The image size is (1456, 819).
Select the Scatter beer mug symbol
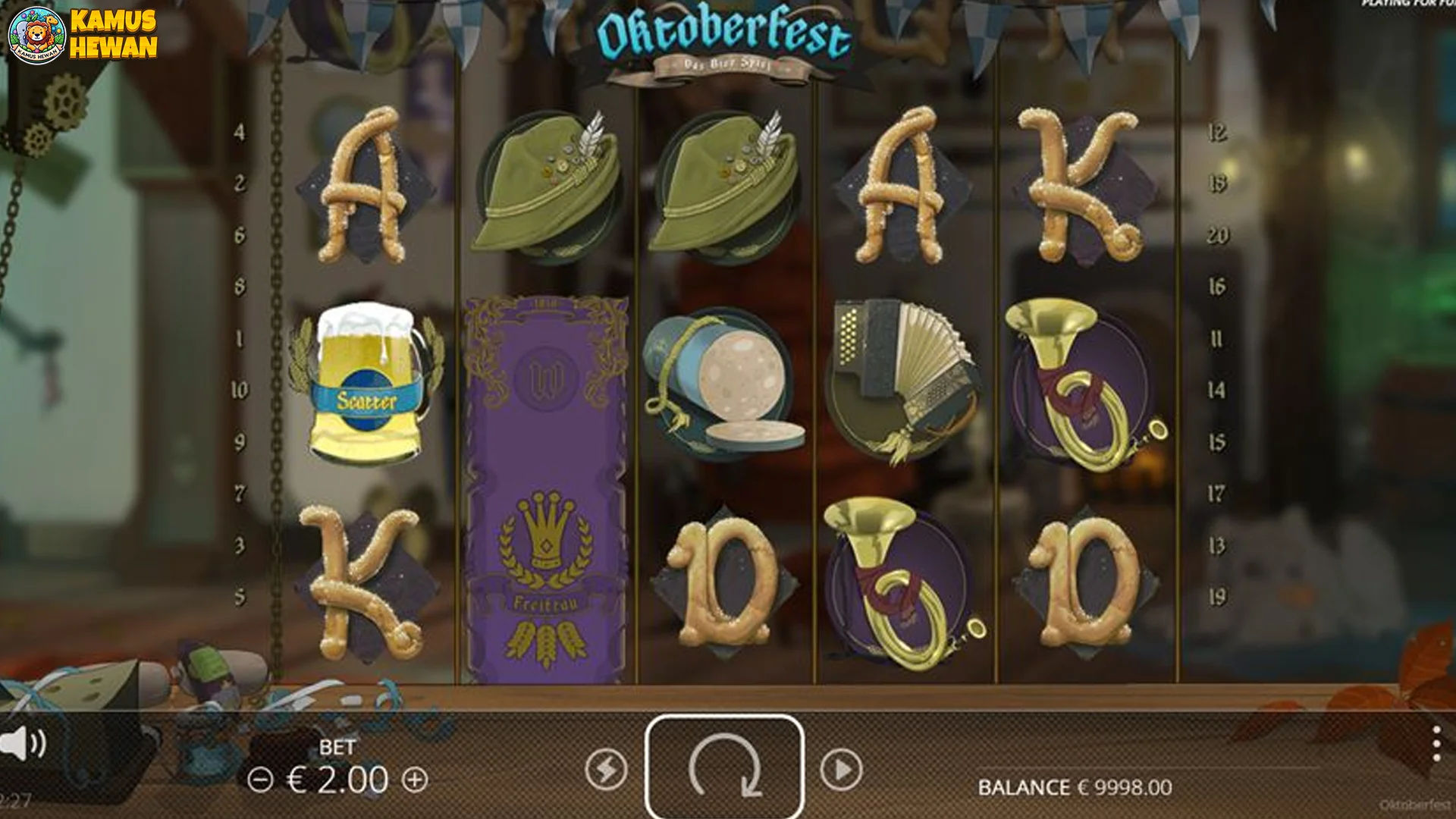click(x=363, y=383)
